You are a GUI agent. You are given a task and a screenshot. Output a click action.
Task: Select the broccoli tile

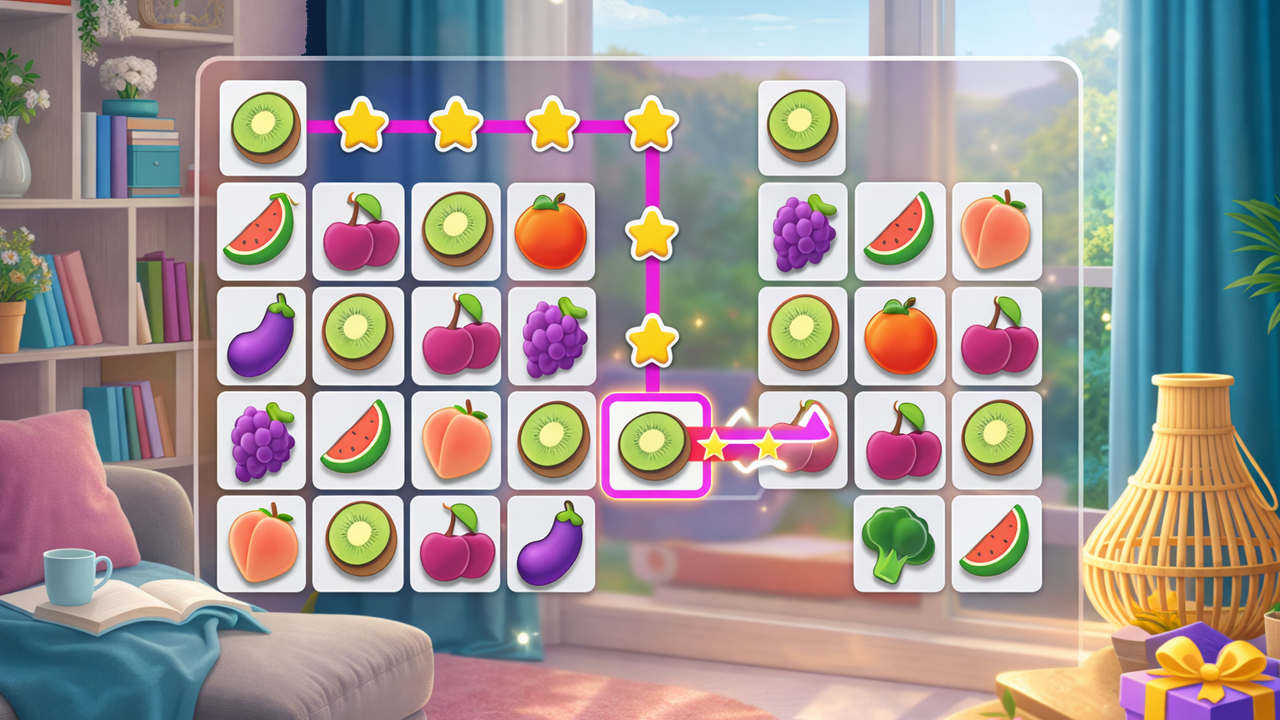[x=898, y=544]
